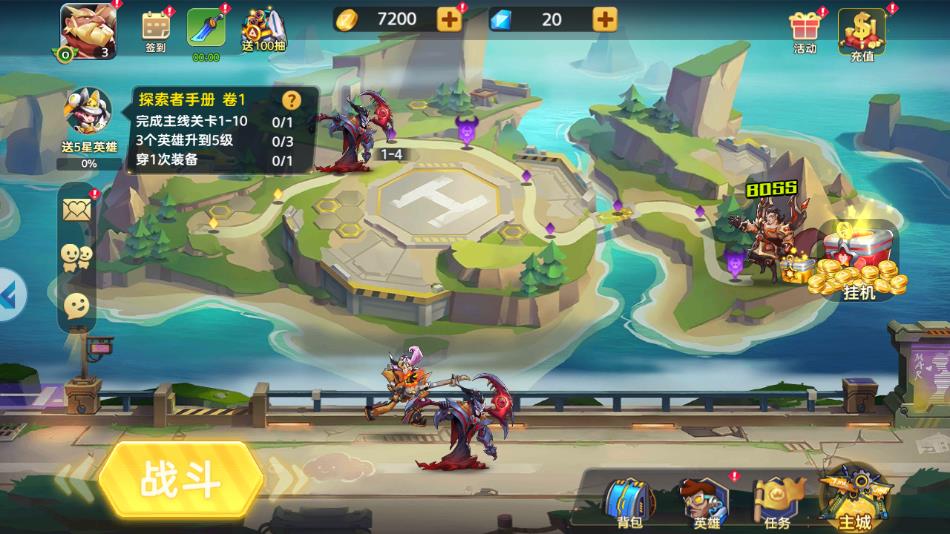Start battle with the yellow 战斗 button
The height and width of the screenshot is (534, 950).
[180, 480]
